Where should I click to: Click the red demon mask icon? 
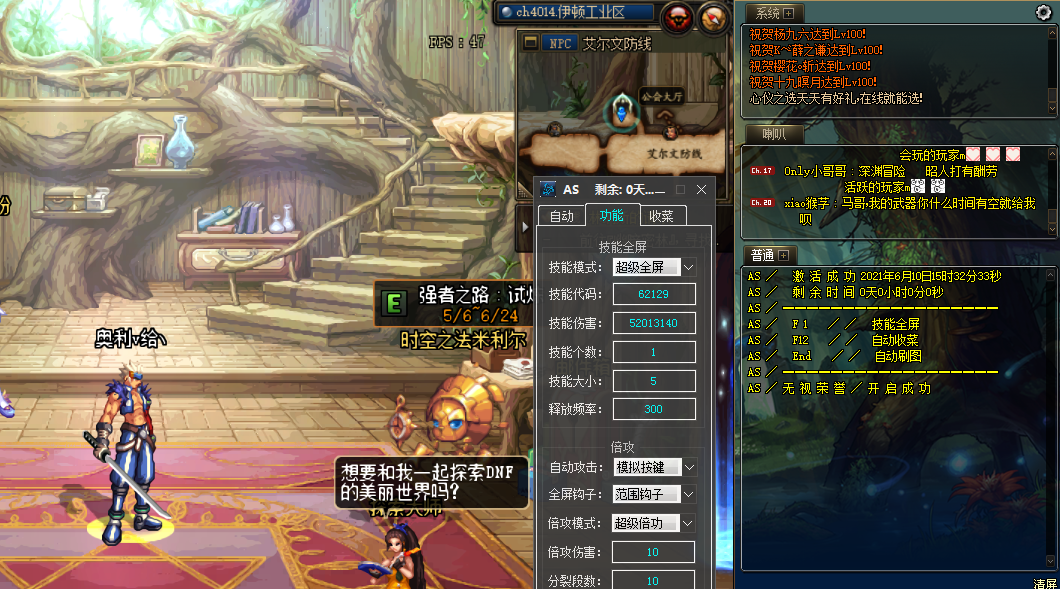point(677,16)
